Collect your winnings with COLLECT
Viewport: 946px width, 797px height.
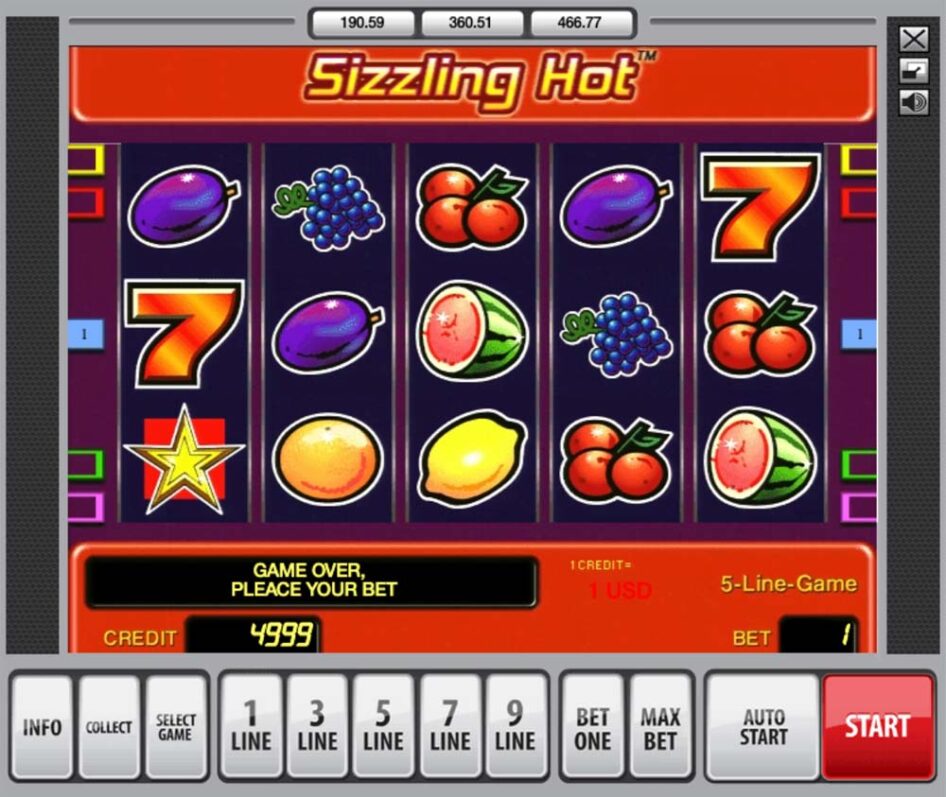tap(109, 727)
